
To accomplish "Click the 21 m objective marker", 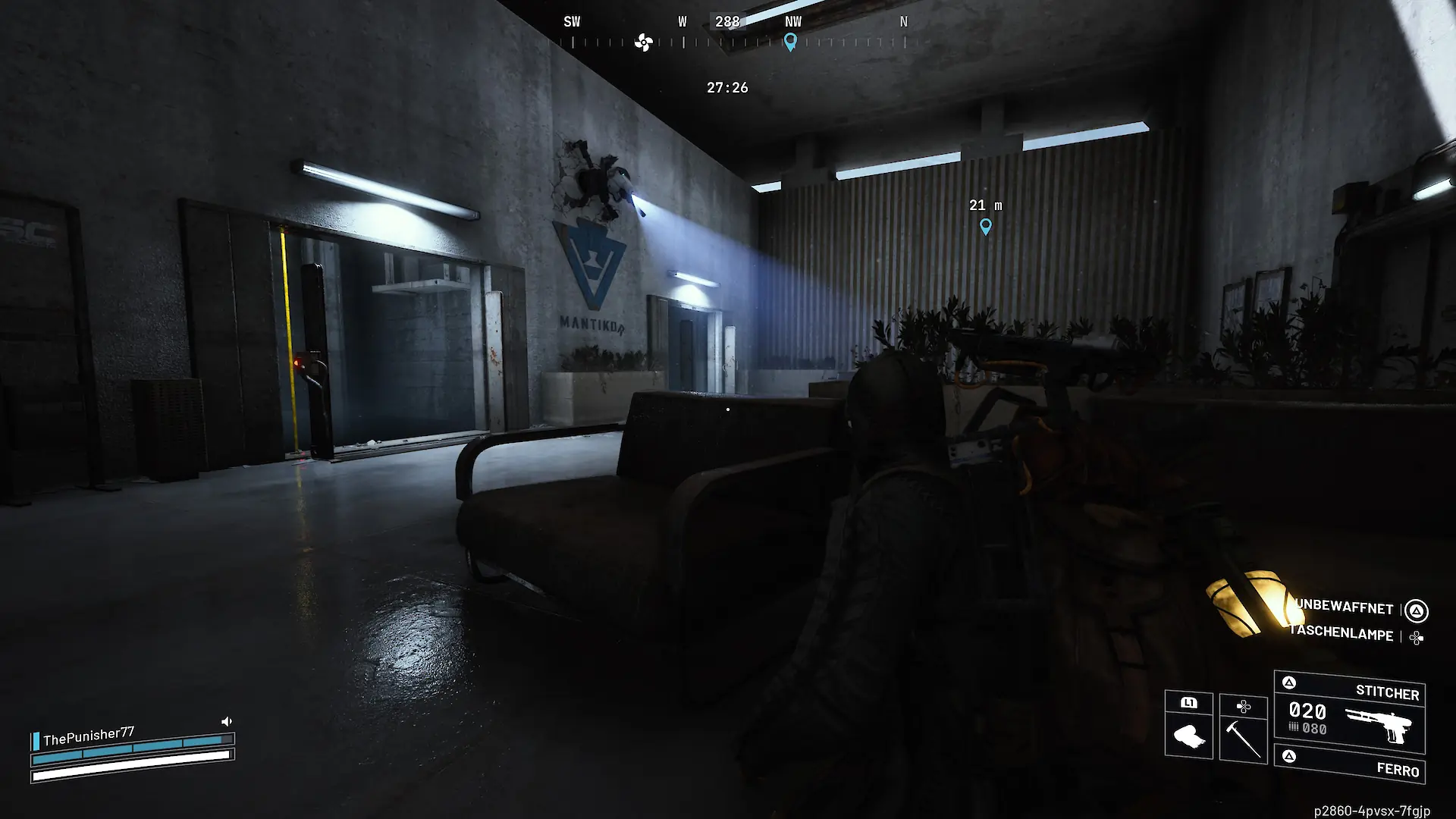I will pyautogui.click(x=985, y=226).
